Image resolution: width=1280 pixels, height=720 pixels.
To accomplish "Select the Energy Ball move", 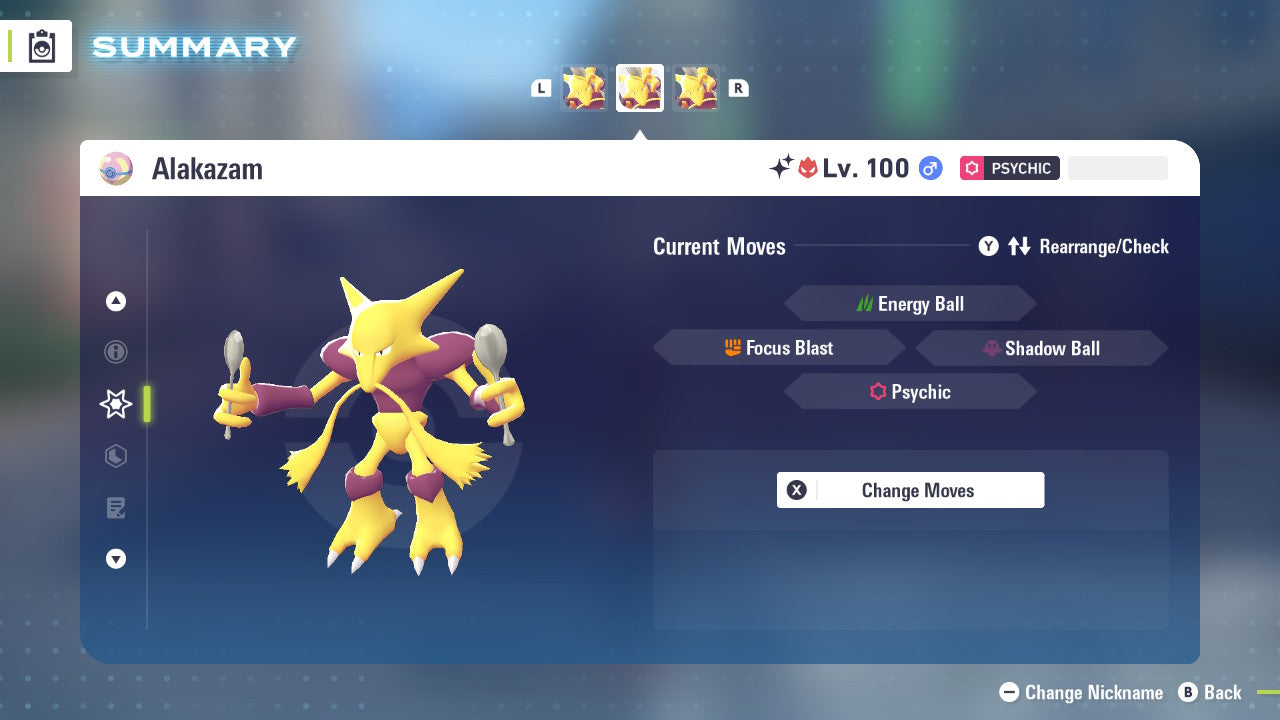I will click(910, 303).
